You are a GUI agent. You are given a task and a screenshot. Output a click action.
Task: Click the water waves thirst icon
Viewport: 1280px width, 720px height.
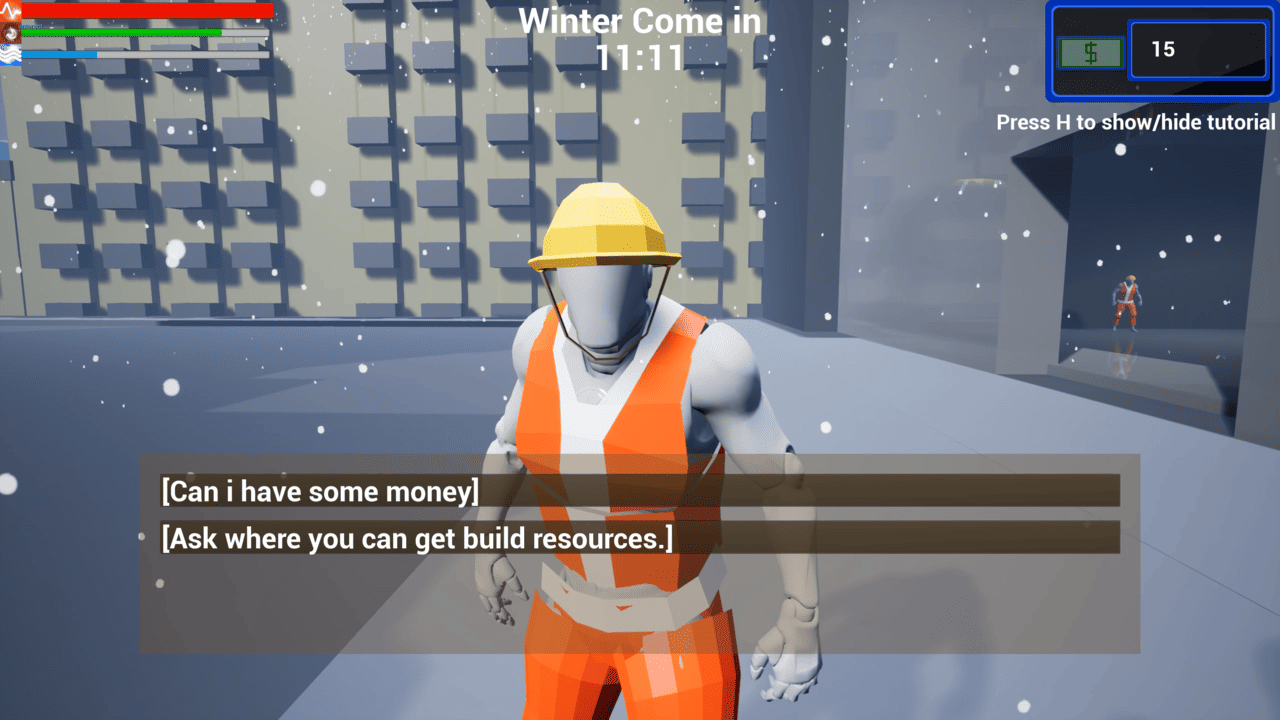9,55
